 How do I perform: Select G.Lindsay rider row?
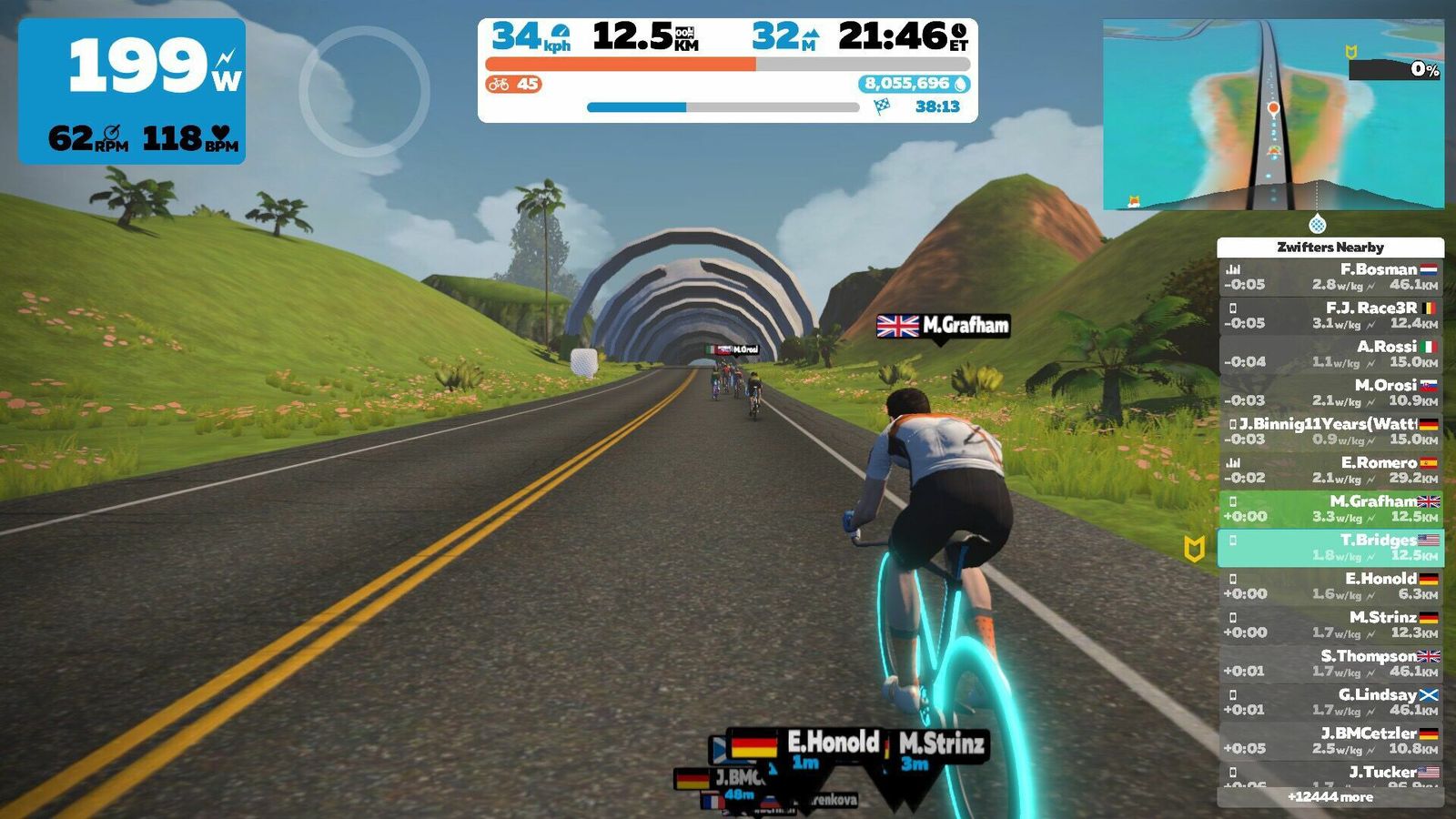pyautogui.click(x=1330, y=702)
